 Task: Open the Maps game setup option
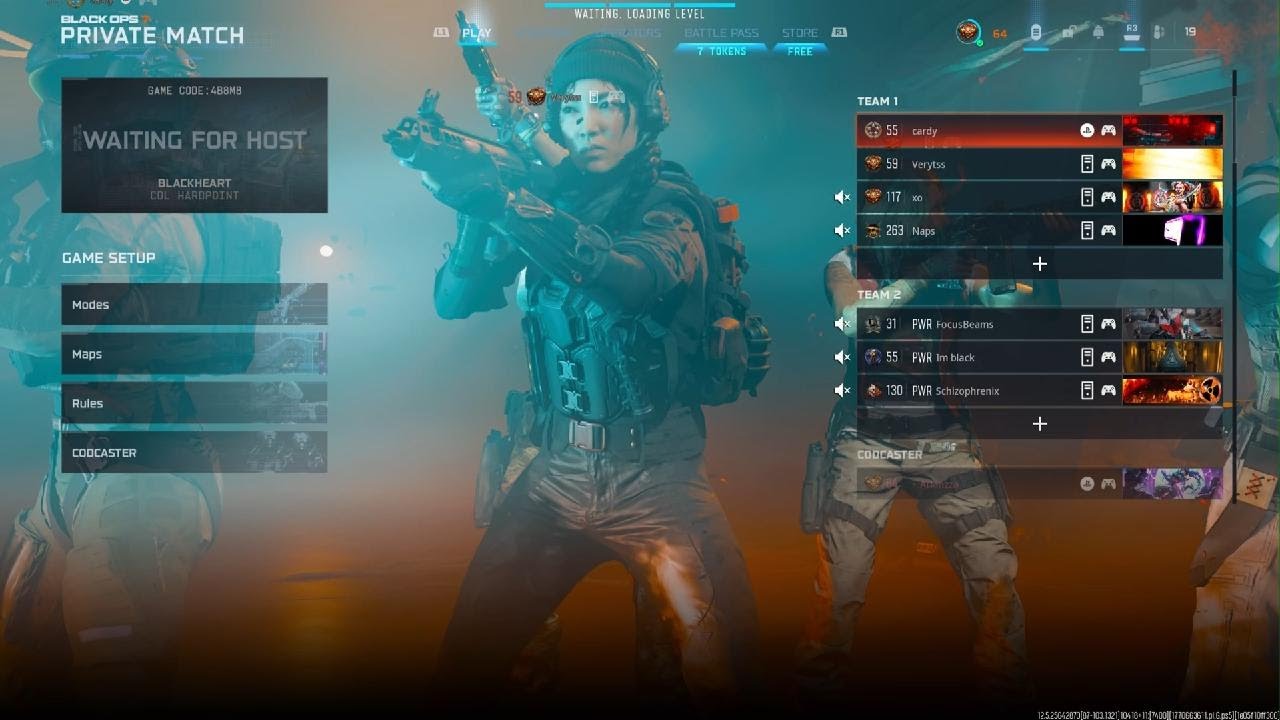click(194, 354)
